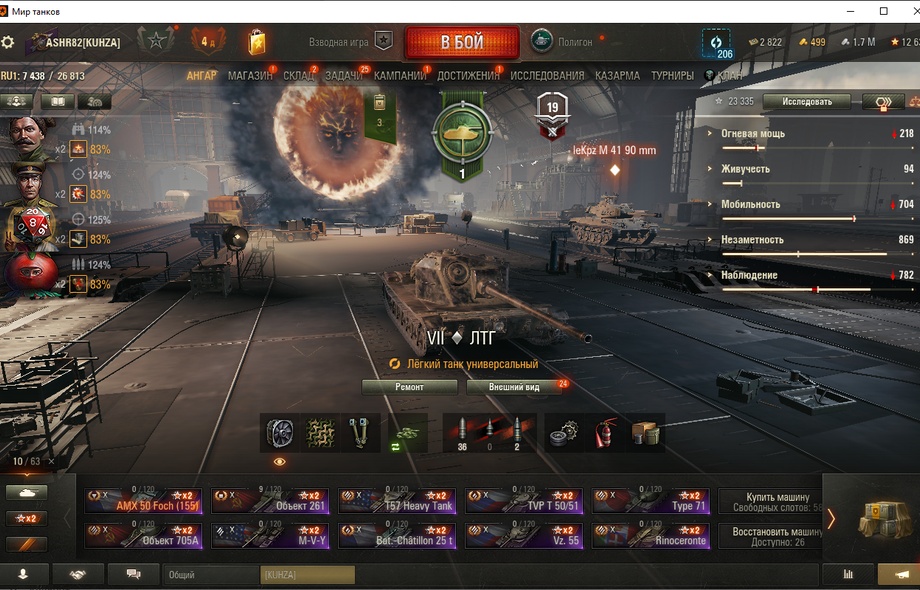Pick the Объект 705A tank card

144,536
